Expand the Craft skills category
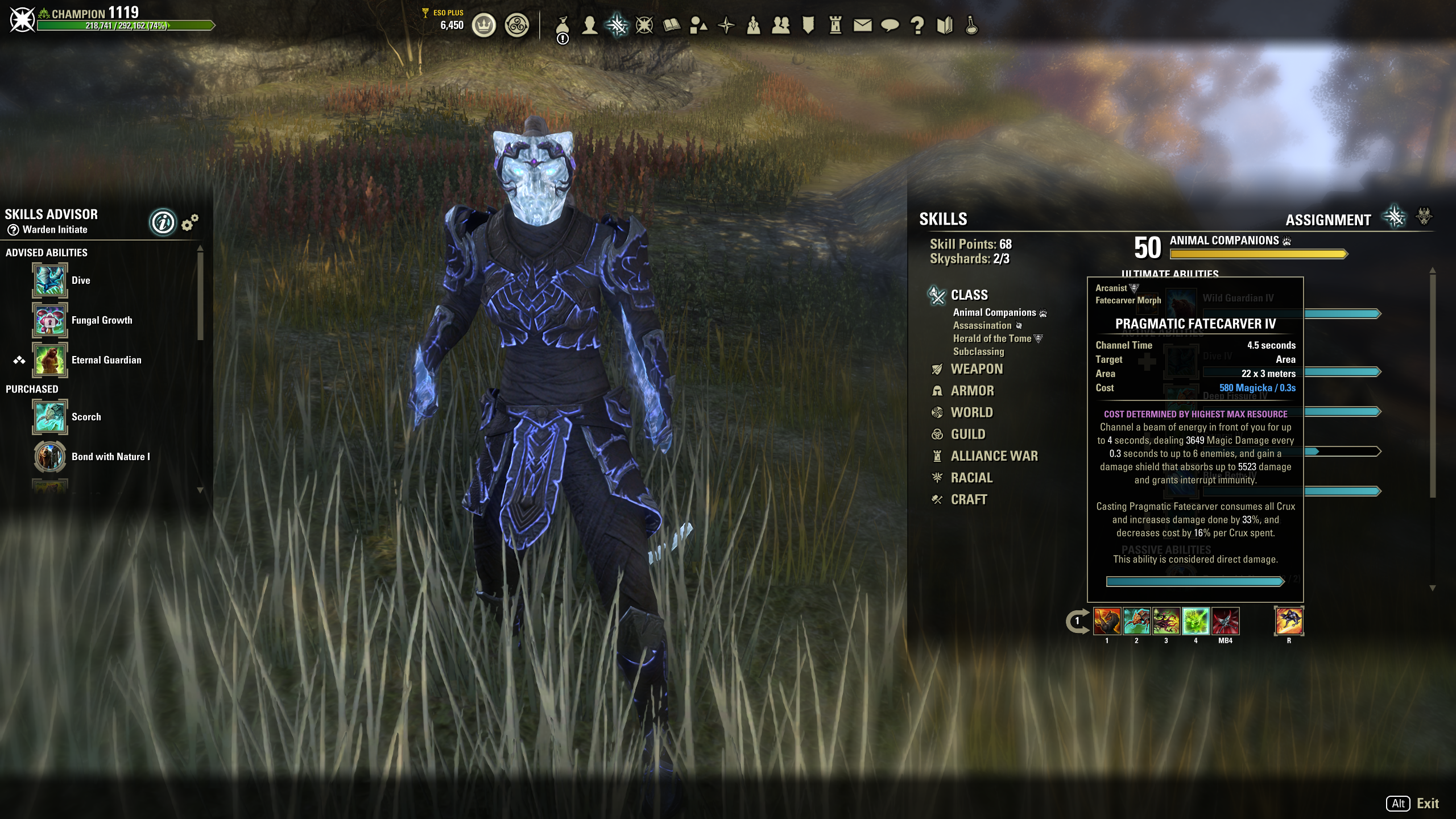 969,500
